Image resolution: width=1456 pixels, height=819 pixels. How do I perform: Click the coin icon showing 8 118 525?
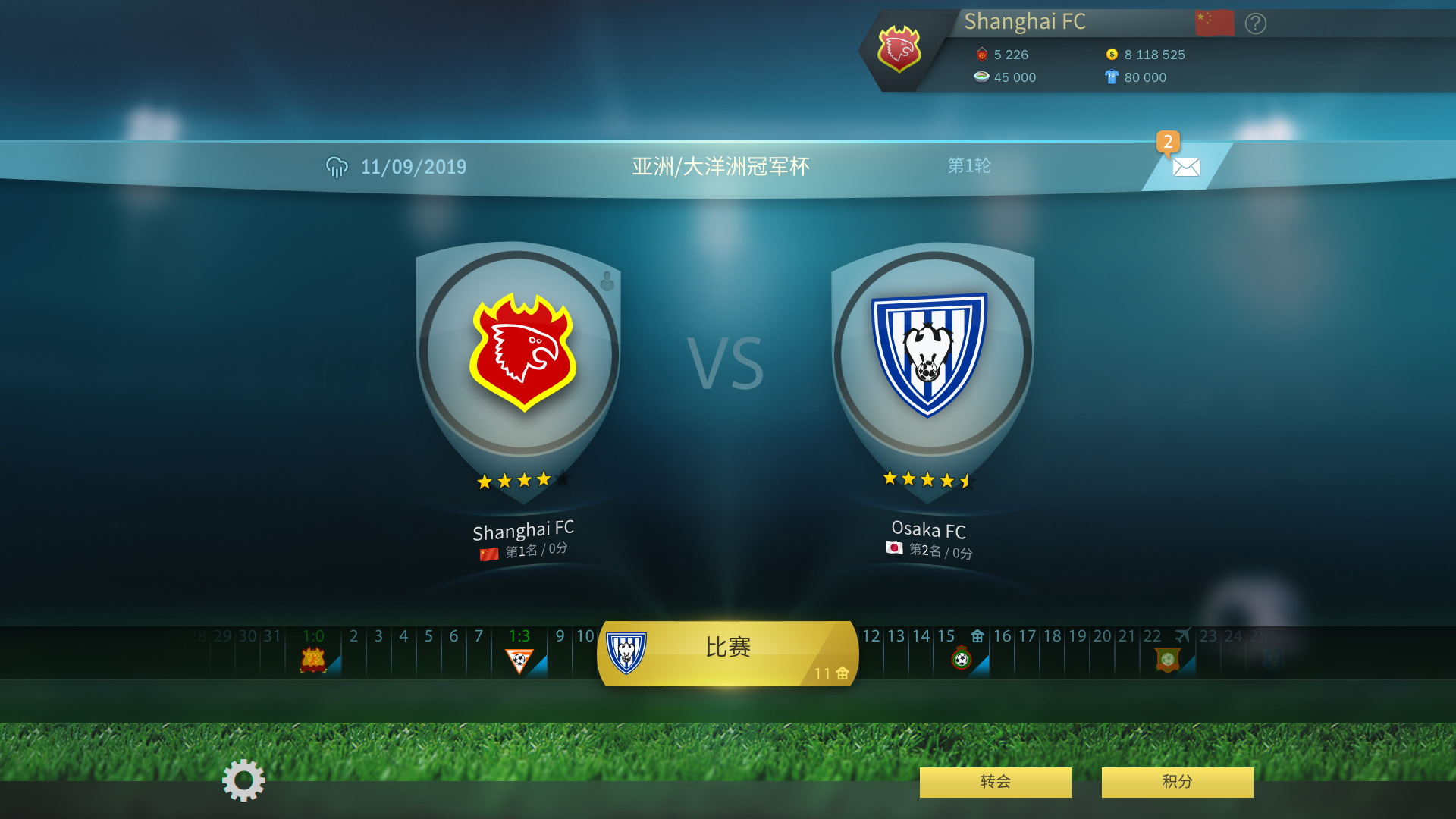tap(1112, 54)
